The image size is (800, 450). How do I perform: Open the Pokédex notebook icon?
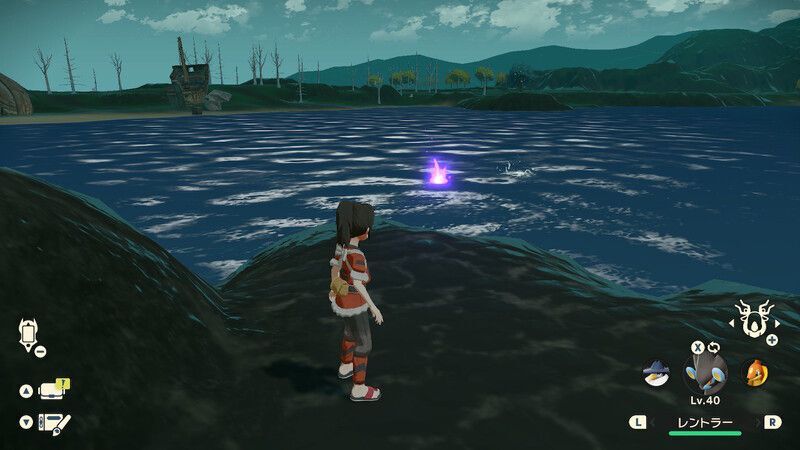tap(52, 423)
